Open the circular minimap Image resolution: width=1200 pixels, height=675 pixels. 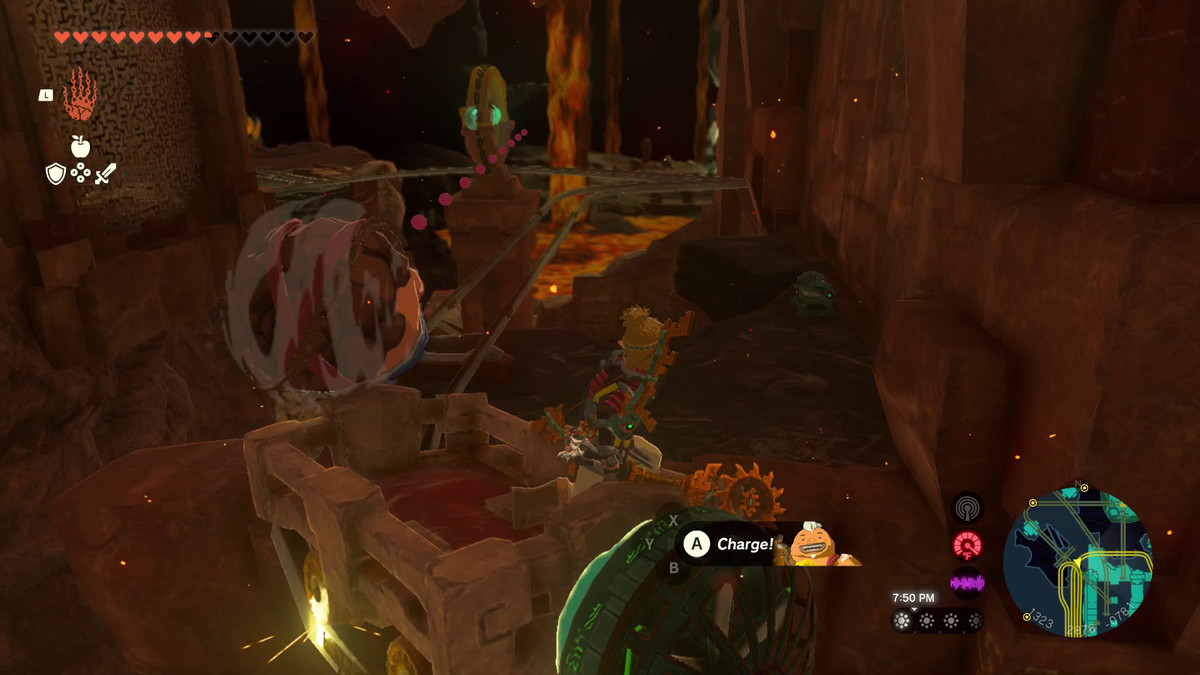point(1077,562)
